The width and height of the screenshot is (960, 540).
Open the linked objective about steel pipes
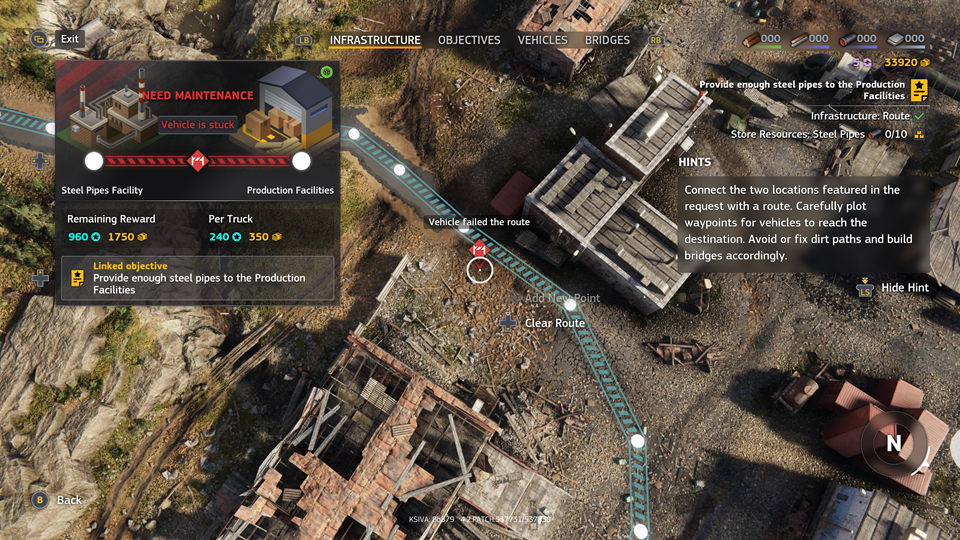pos(197,278)
